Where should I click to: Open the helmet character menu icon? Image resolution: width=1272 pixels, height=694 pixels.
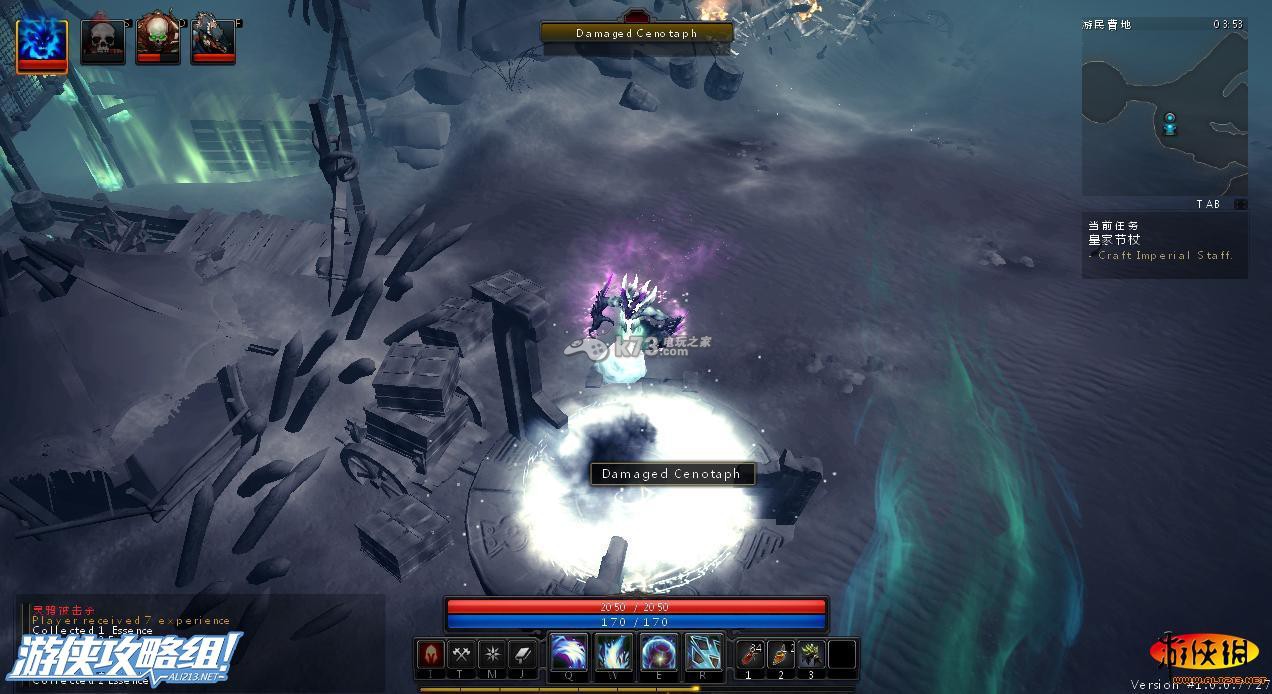431,654
